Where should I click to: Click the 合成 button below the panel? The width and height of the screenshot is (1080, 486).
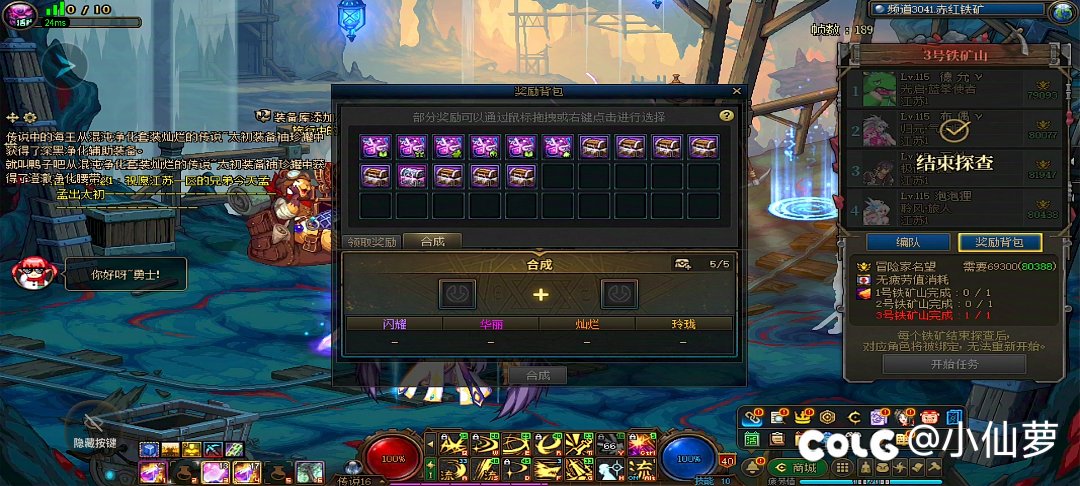[x=538, y=375]
